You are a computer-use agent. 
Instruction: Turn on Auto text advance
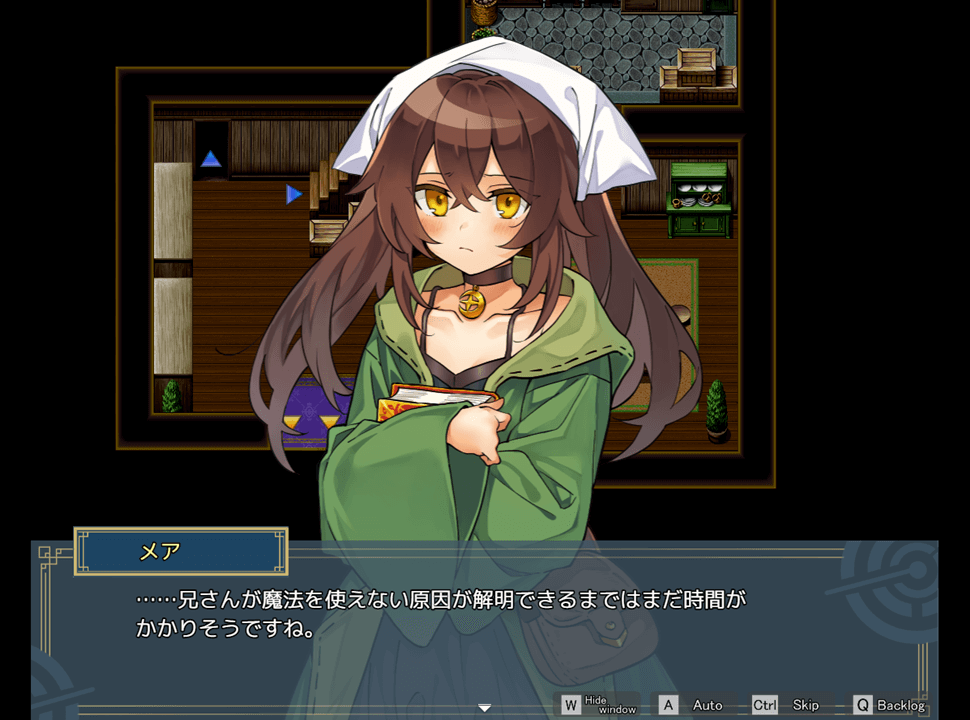[x=694, y=705]
